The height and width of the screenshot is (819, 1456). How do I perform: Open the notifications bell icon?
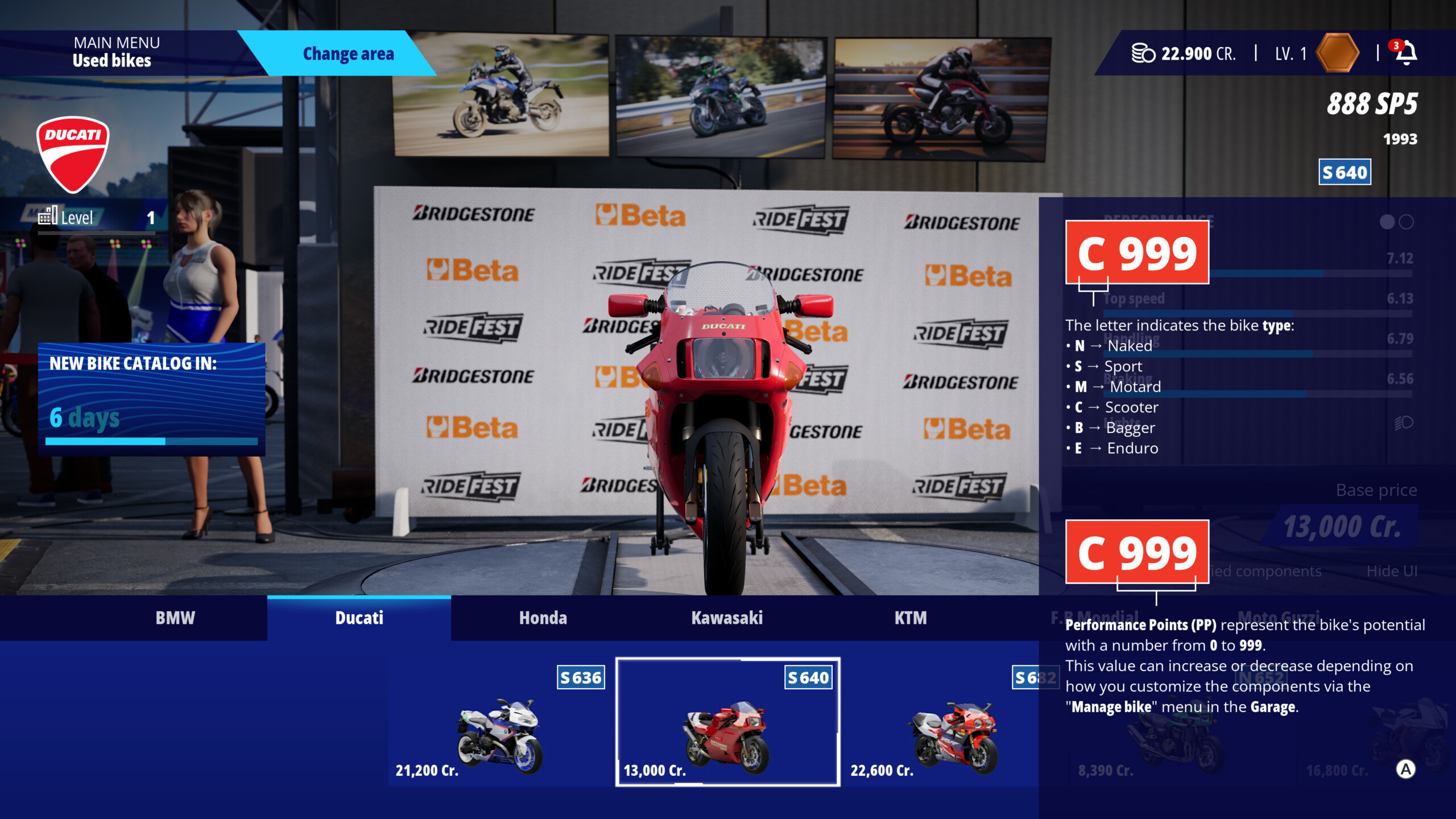(1406, 53)
